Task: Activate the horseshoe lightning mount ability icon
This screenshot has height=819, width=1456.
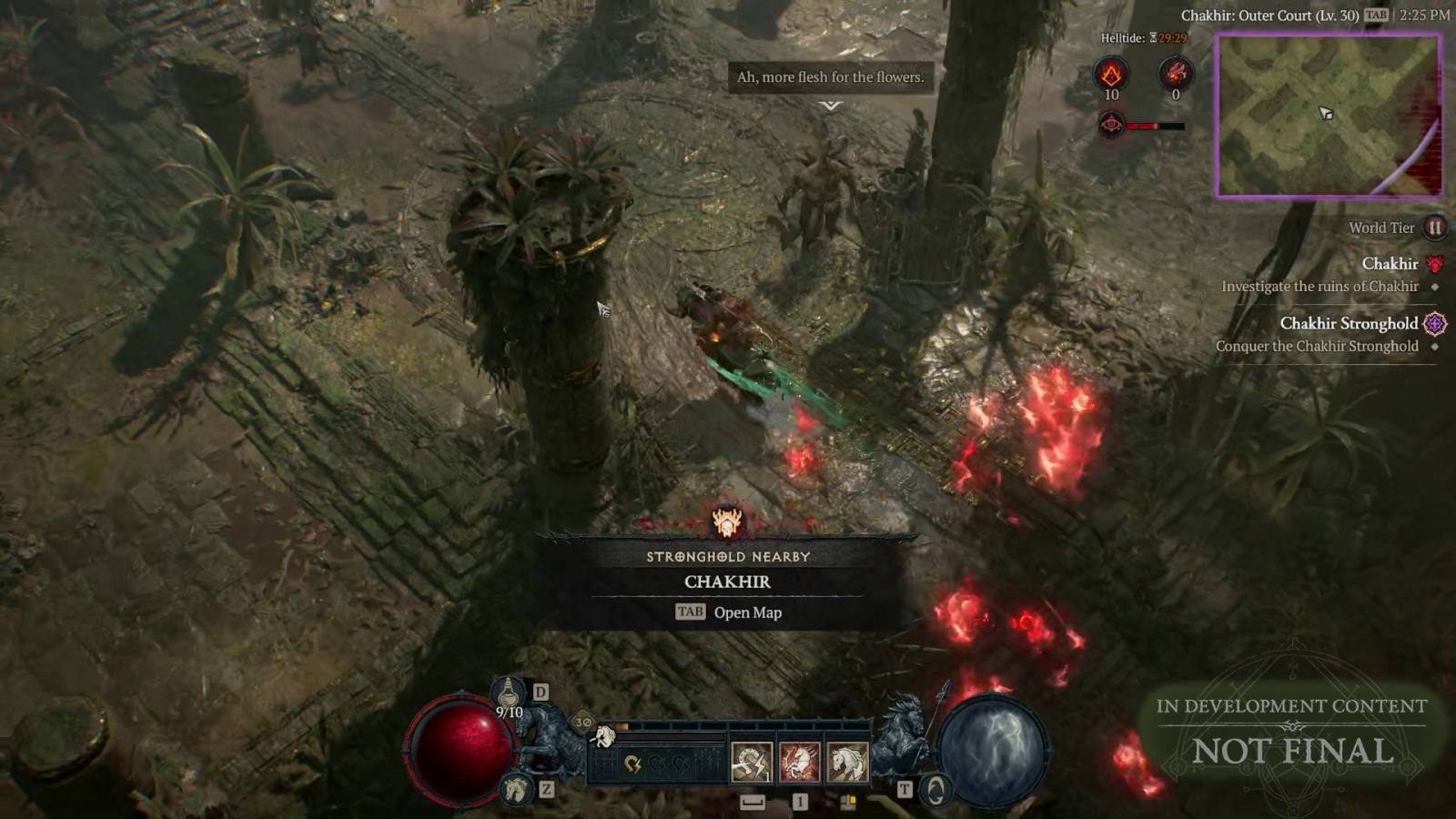Action: (750, 762)
